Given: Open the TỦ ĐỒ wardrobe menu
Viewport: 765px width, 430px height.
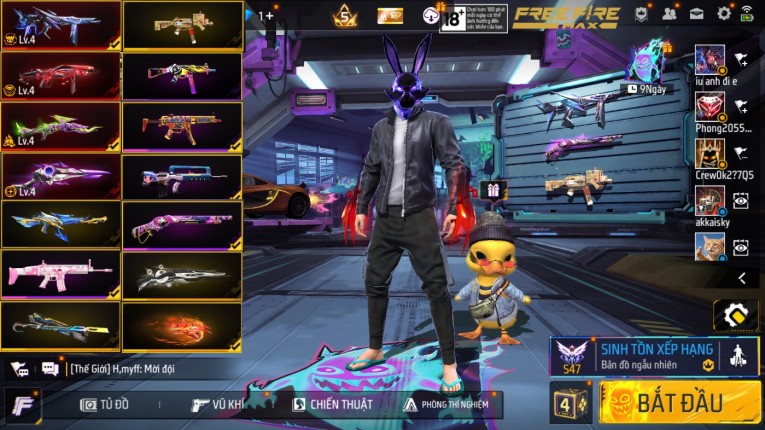Looking at the screenshot, I should tap(106, 404).
